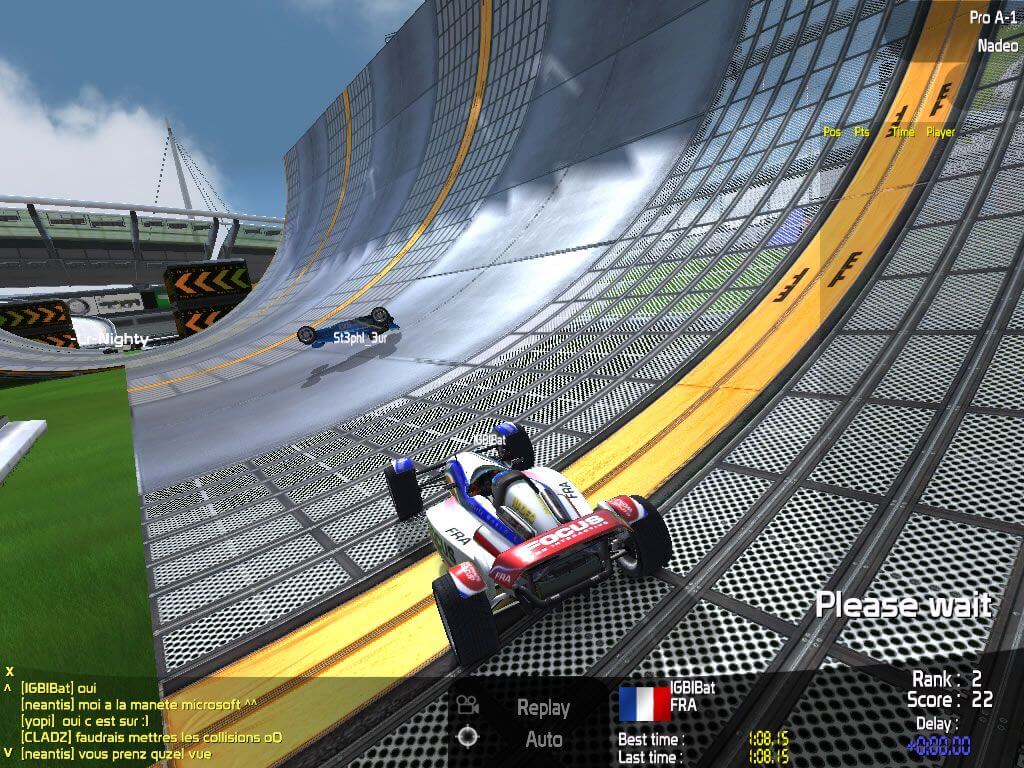Image resolution: width=1024 pixels, height=768 pixels.
Task: Close the chat with the X
Action: click(9, 671)
